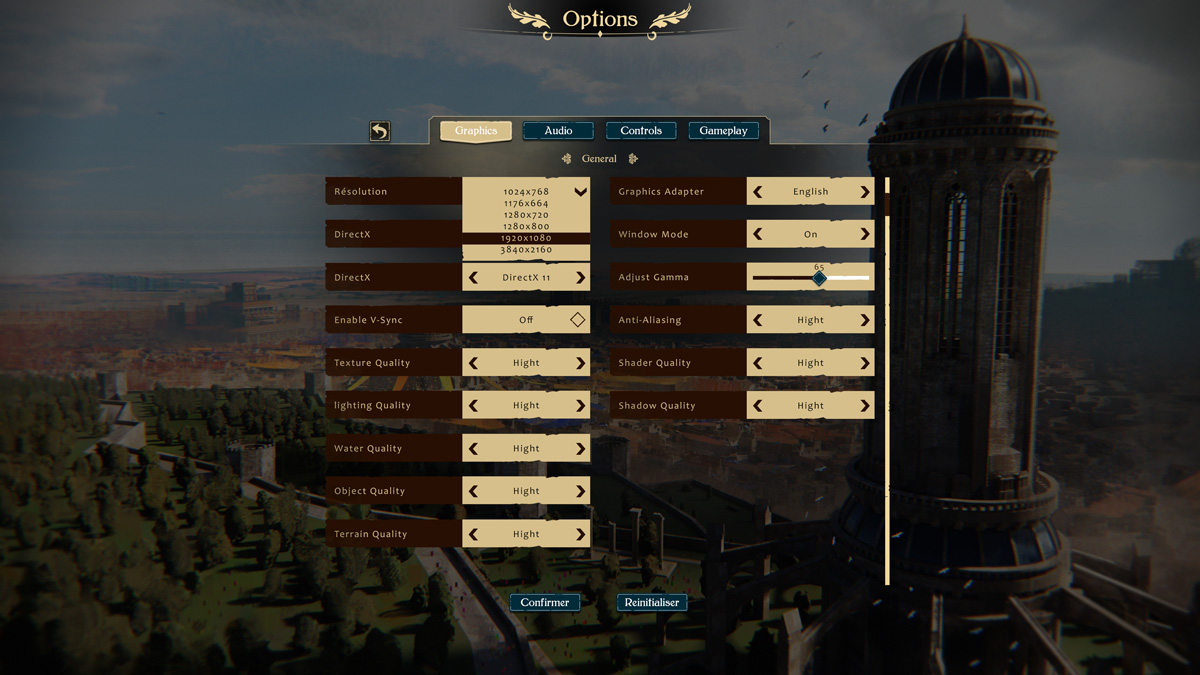Viewport: 1200px width, 675px height.
Task: Reset options with the Reinitialiser button
Action: [x=652, y=602]
